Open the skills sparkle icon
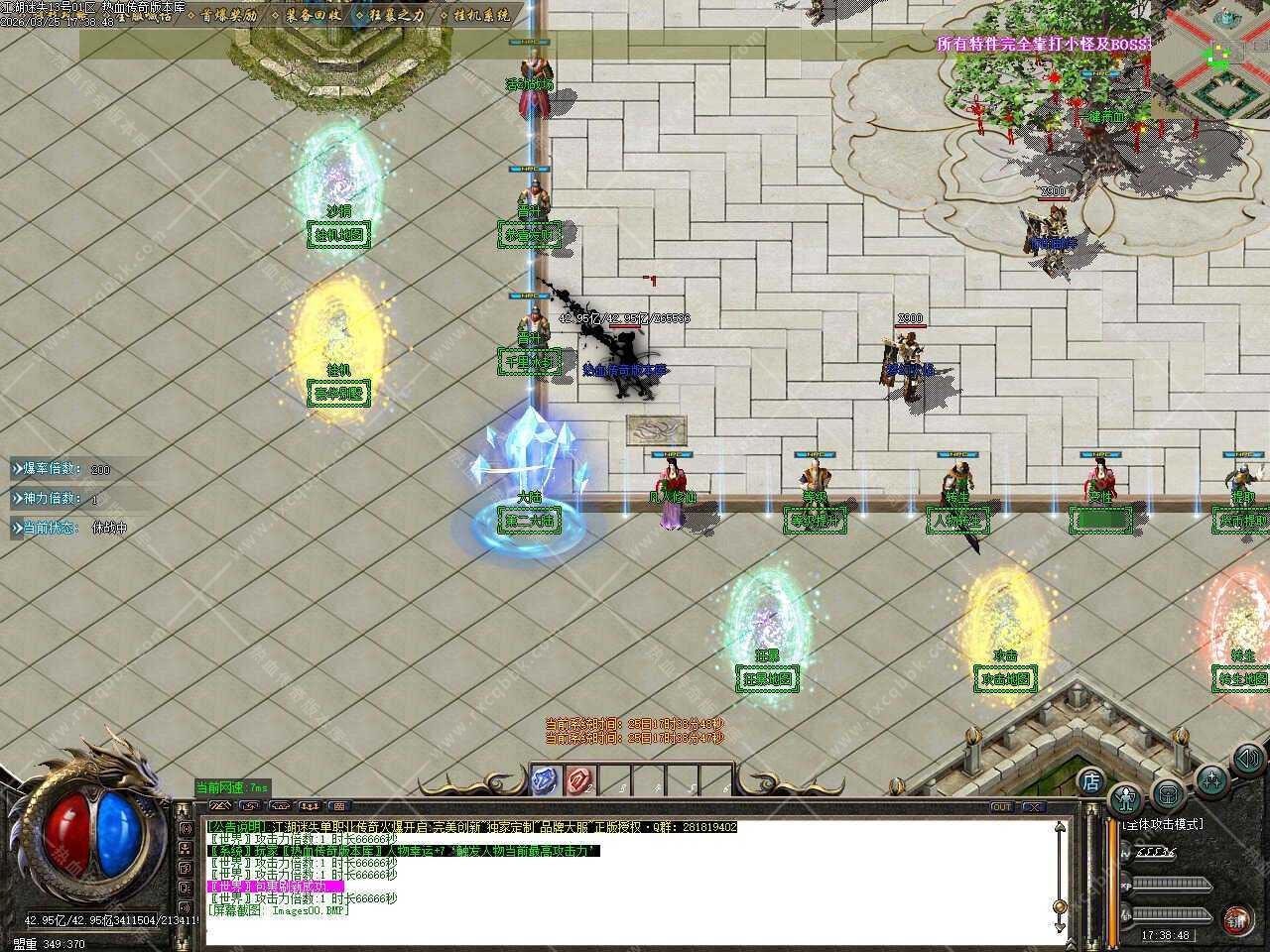Viewport: 1270px width, 952px height. tap(1211, 779)
